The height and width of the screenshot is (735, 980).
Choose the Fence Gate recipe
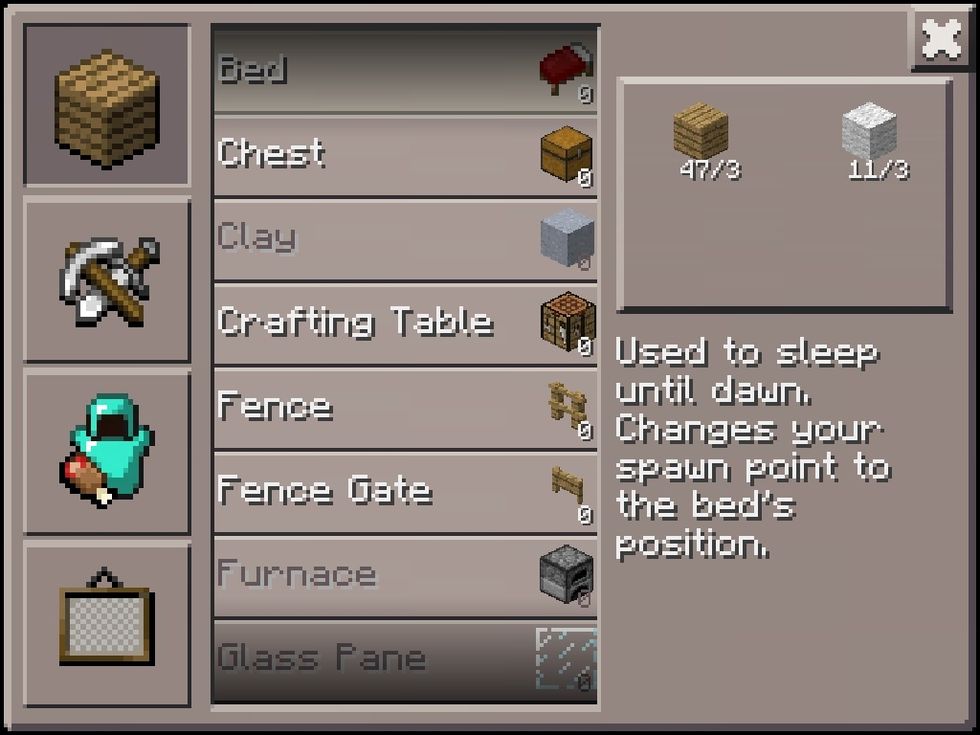pos(405,491)
